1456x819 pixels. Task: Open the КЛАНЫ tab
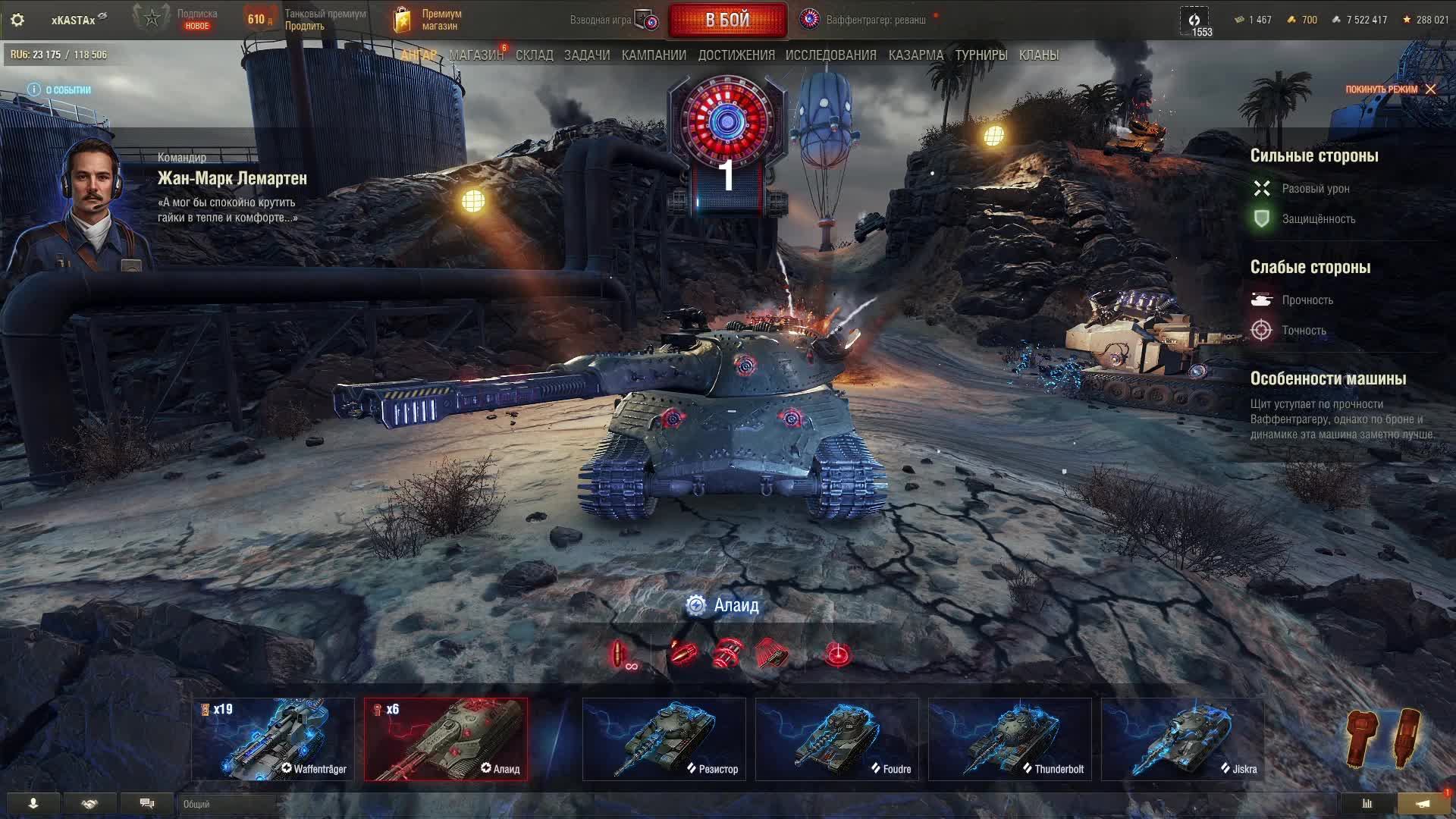(x=1038, y=55)
